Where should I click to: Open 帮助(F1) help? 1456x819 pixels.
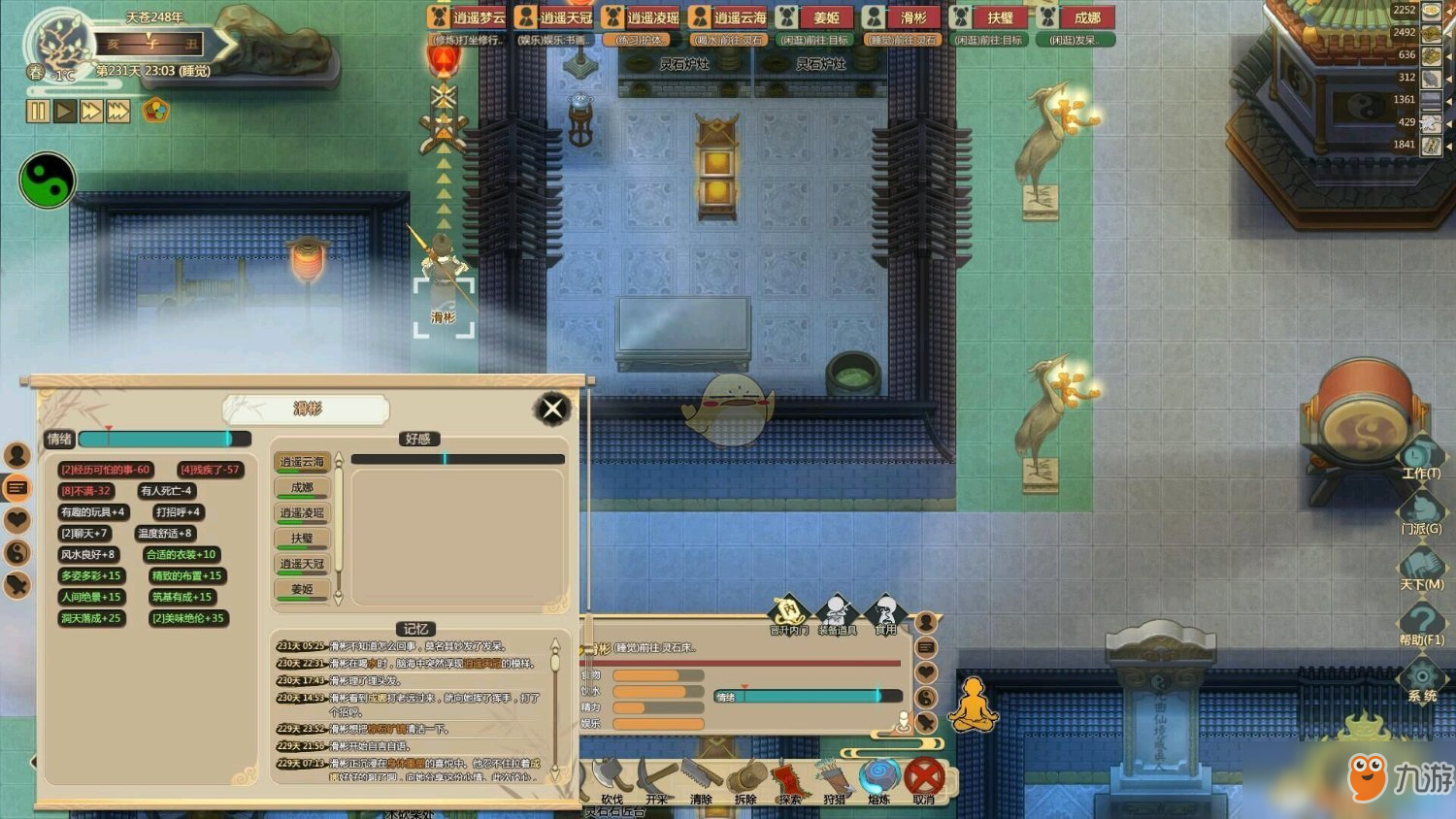tap(1421, 623)
